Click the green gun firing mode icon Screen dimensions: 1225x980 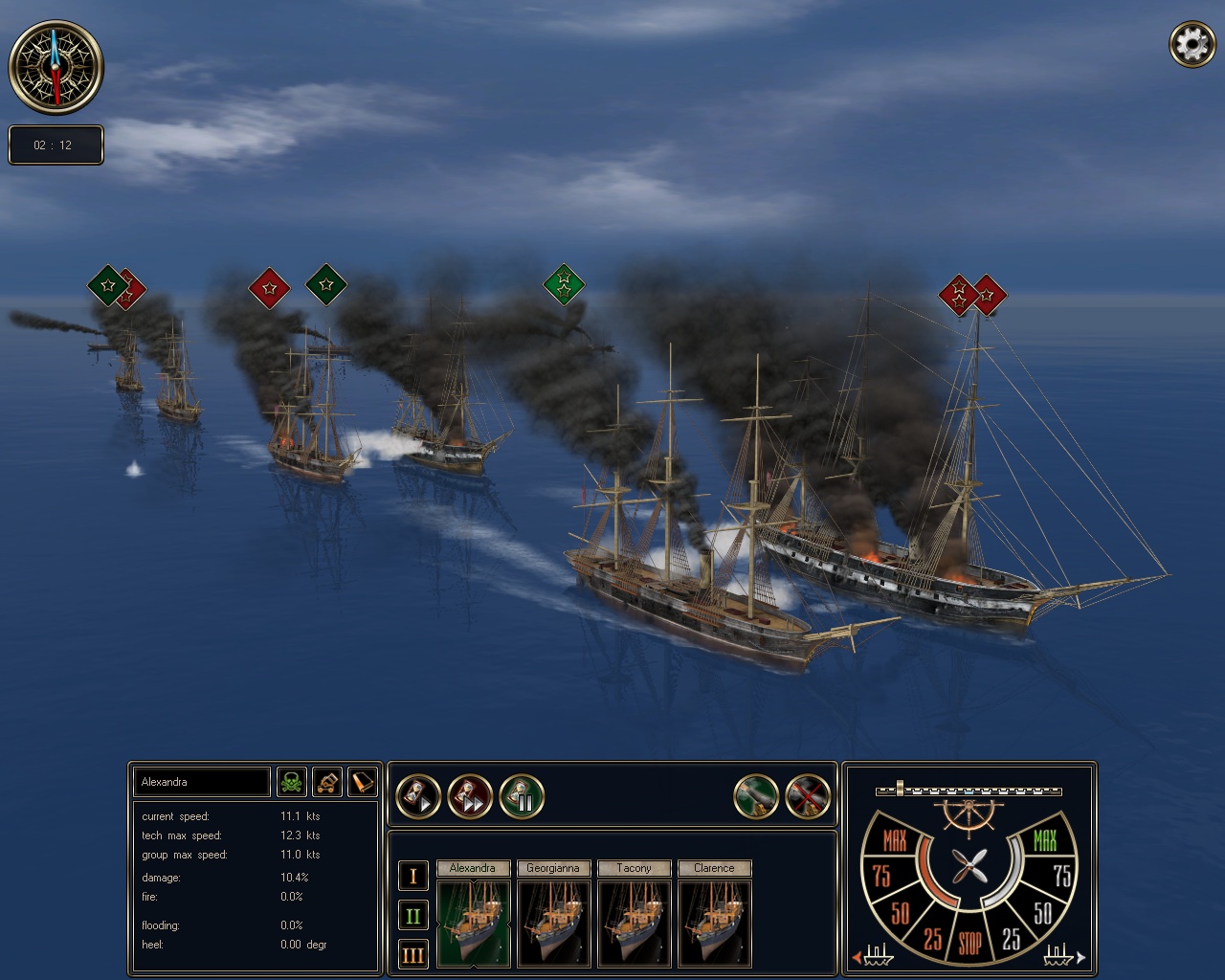tap(757, 795)
